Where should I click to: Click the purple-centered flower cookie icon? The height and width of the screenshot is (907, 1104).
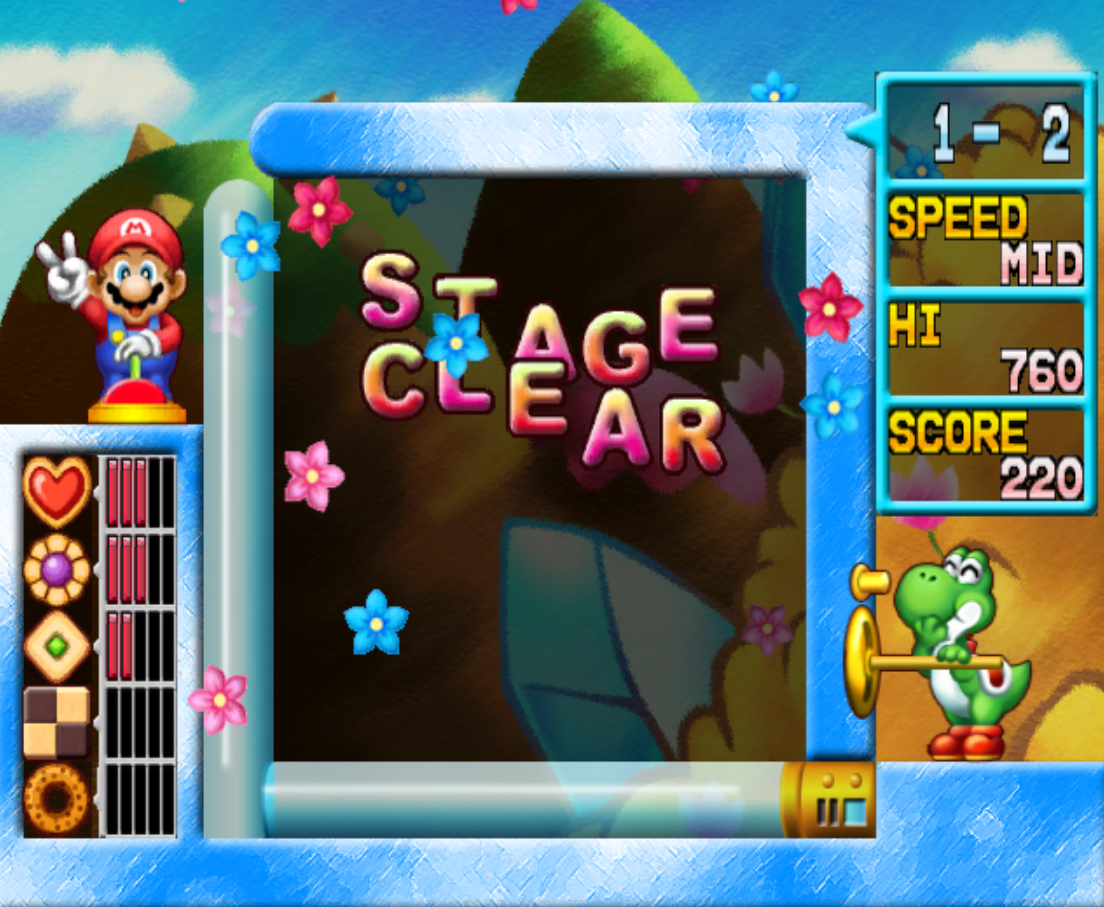click(57, 569)
